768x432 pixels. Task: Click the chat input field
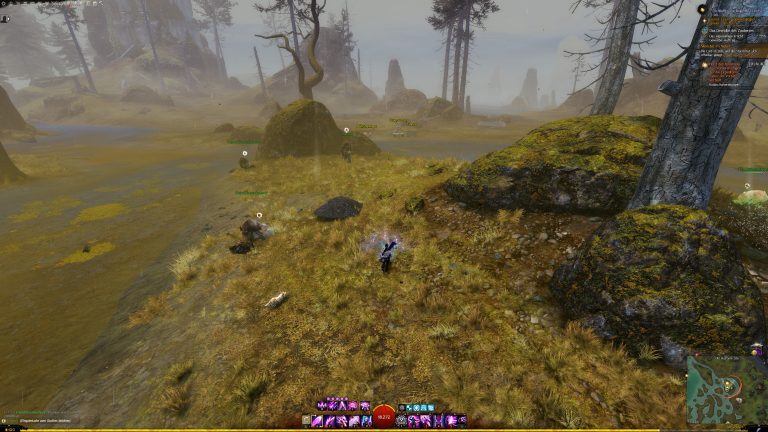40,421
